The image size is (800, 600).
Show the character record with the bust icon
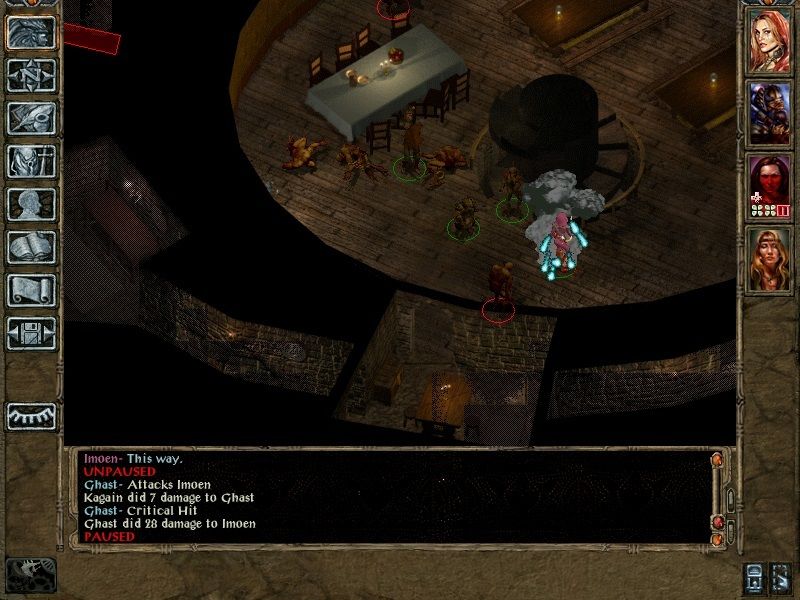point(31,203)
